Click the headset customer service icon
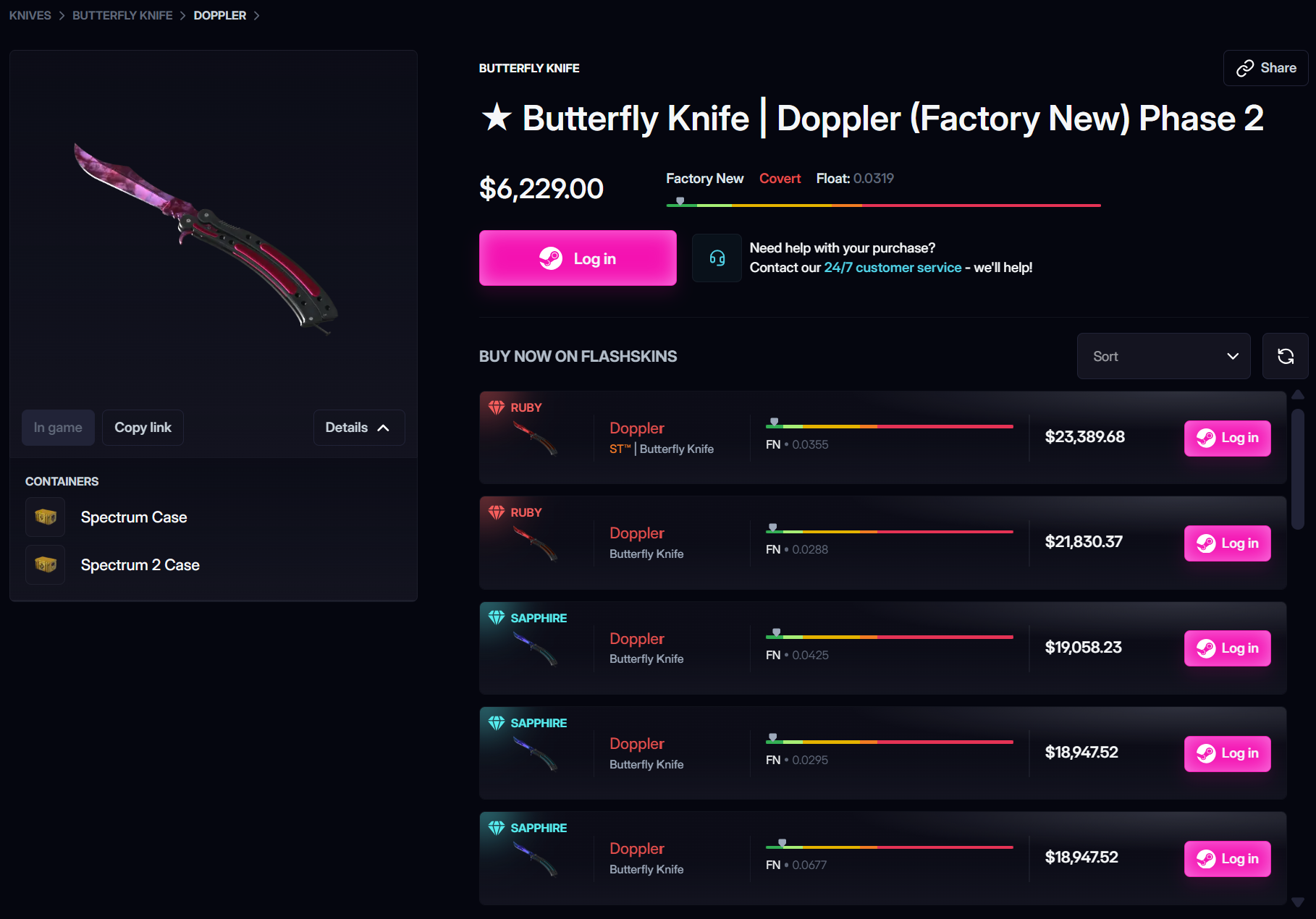 (x=717, y=258)
